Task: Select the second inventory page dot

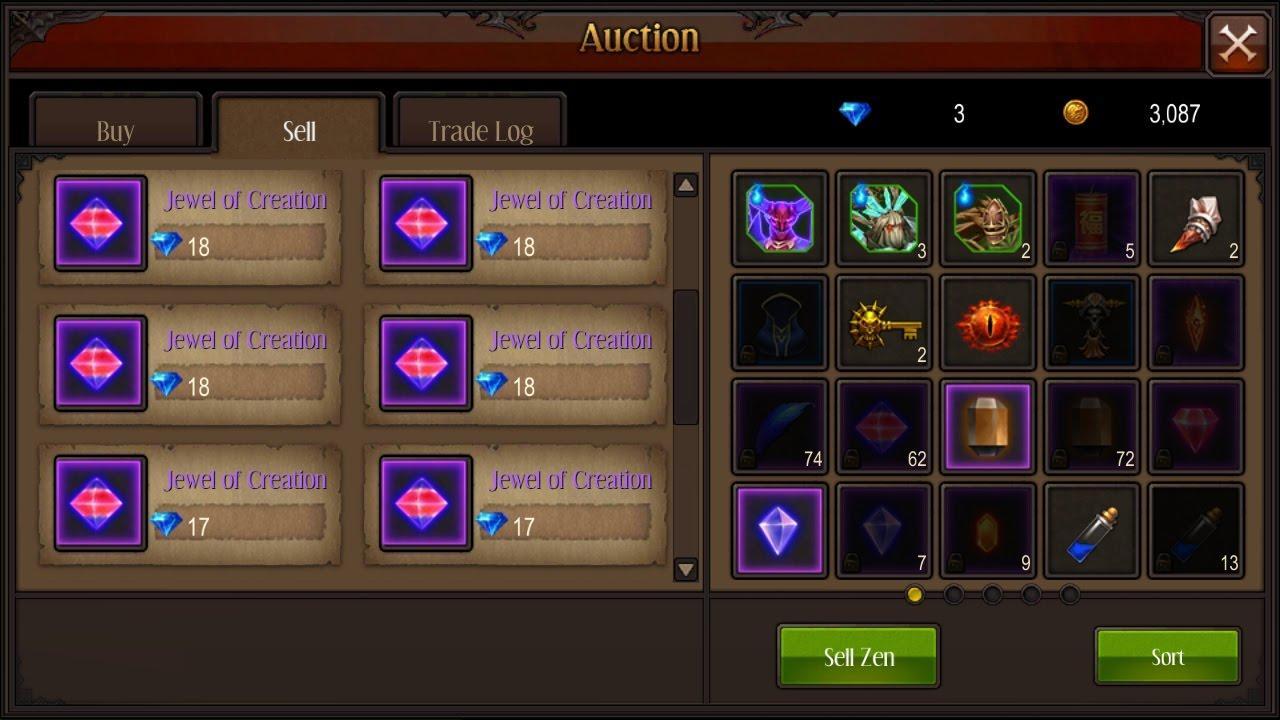Action: point(954,593)
